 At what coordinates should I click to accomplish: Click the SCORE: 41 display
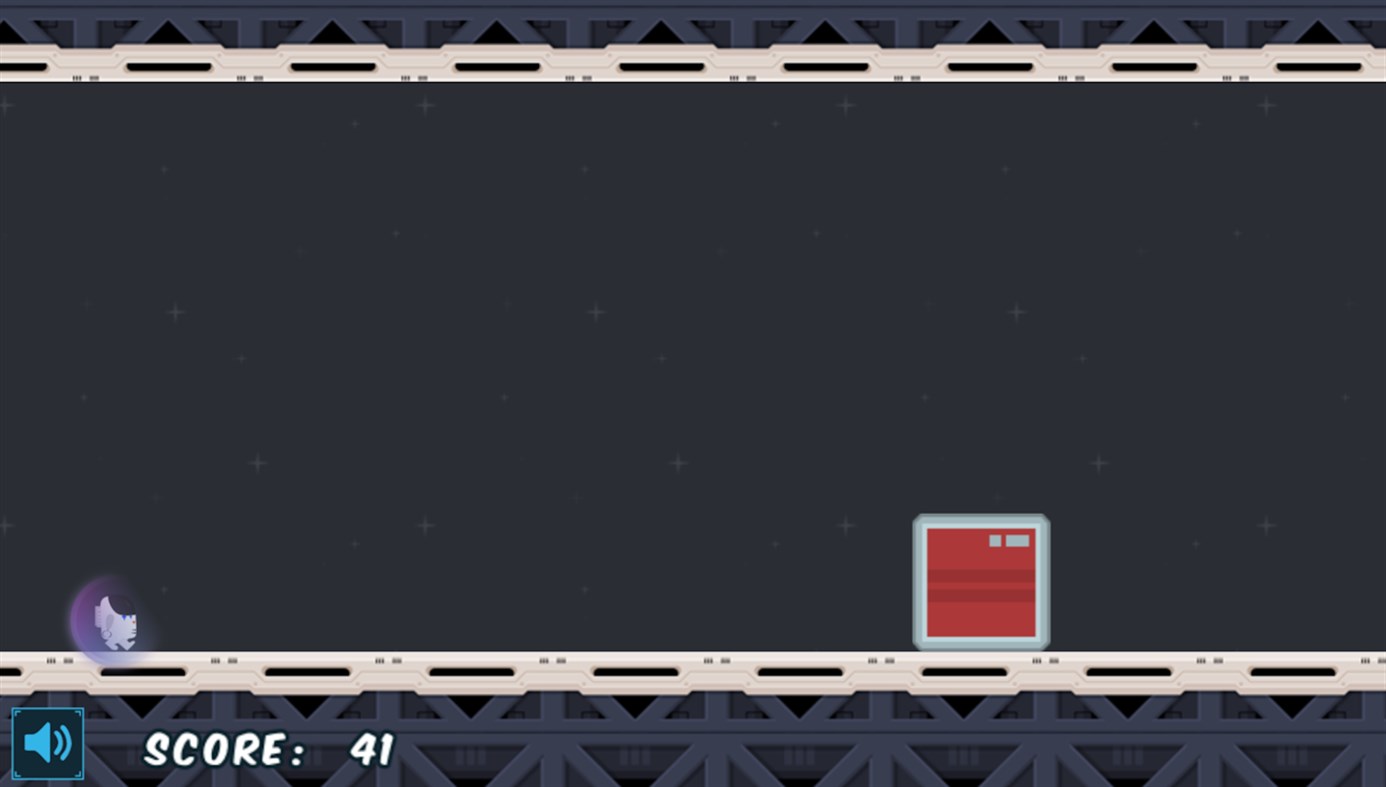coord(268,748)
